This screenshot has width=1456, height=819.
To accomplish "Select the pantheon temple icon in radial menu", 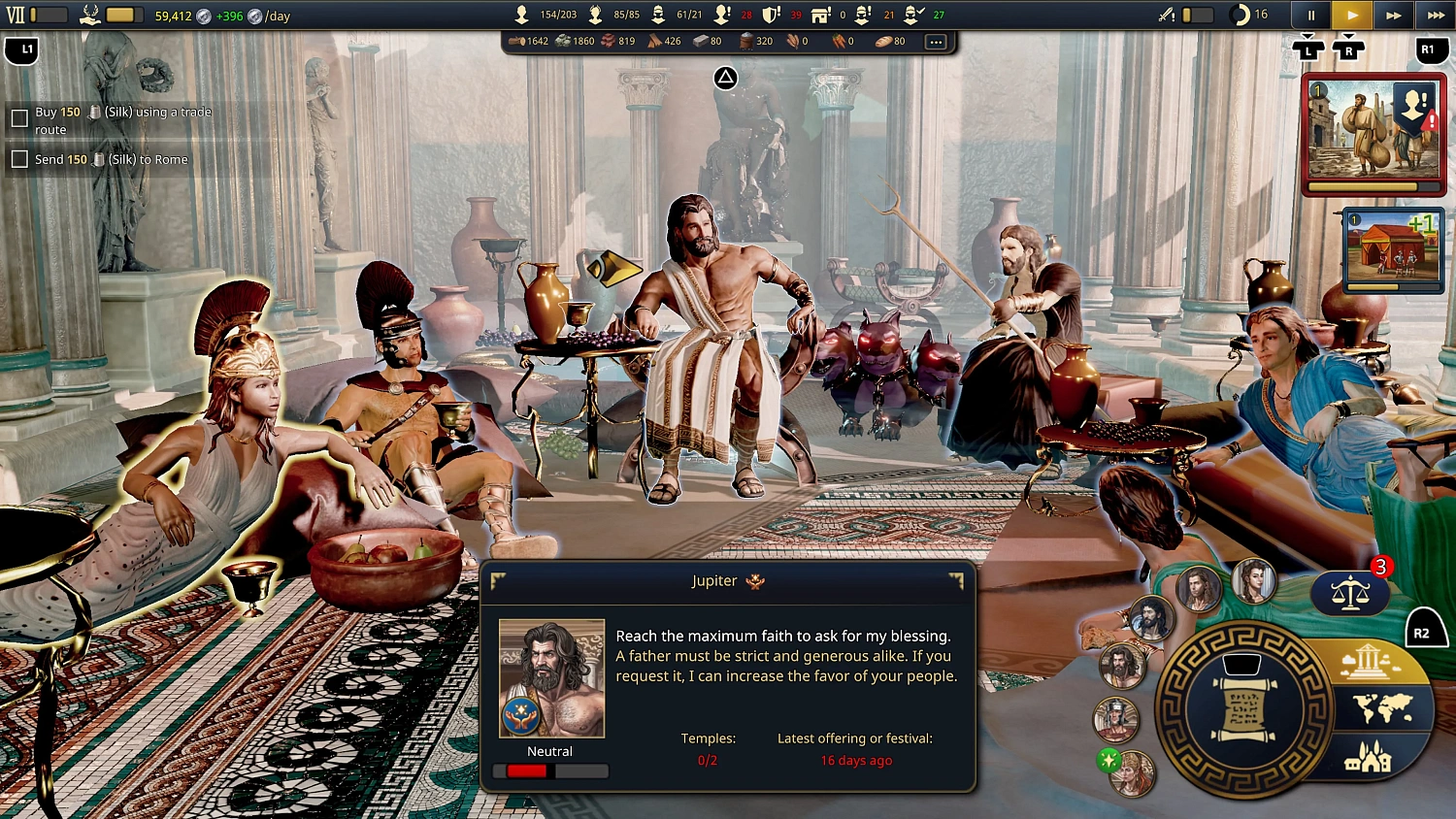I will point(1367,663).
